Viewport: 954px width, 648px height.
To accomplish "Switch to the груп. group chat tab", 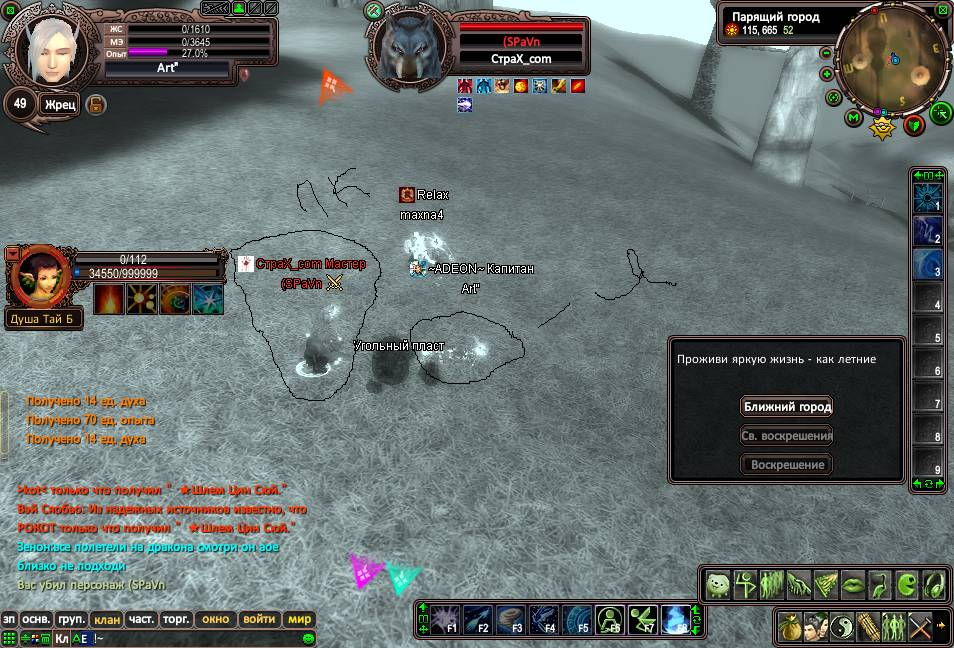I will pyautogui.click(x=70, y=620).
